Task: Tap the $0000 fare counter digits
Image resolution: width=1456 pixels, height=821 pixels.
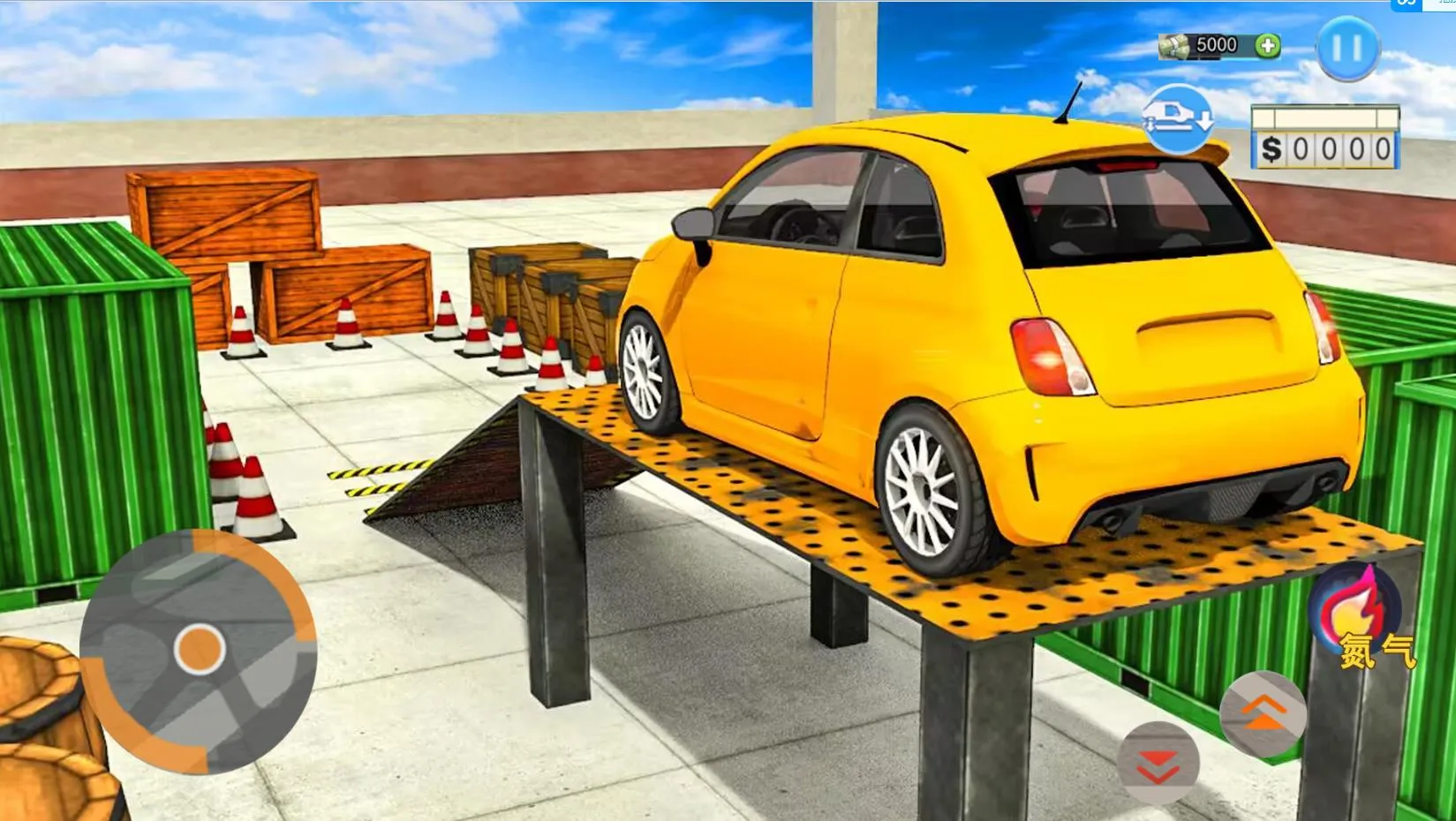Action: (1327, 151)
